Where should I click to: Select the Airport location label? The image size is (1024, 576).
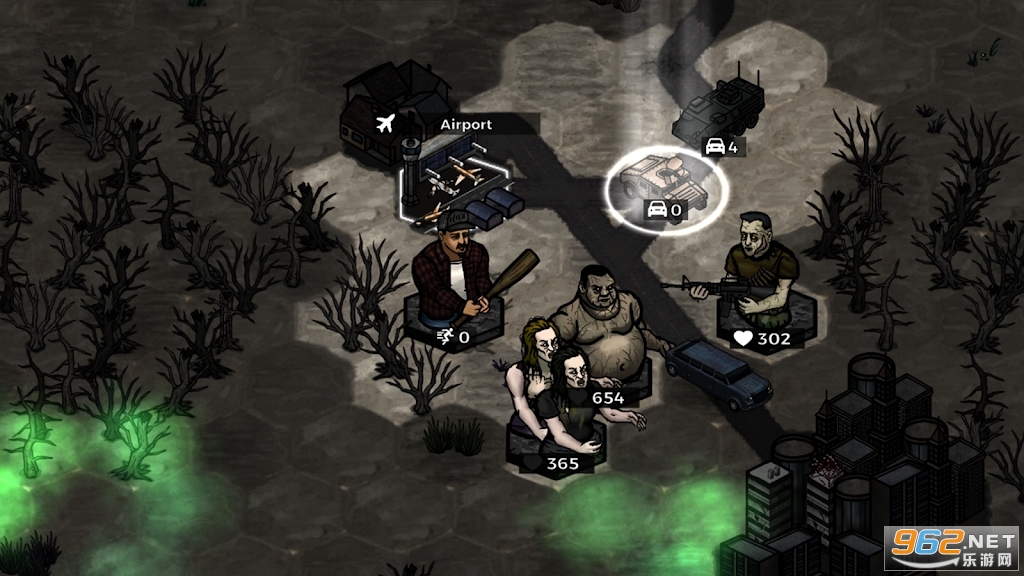point(466,125)
